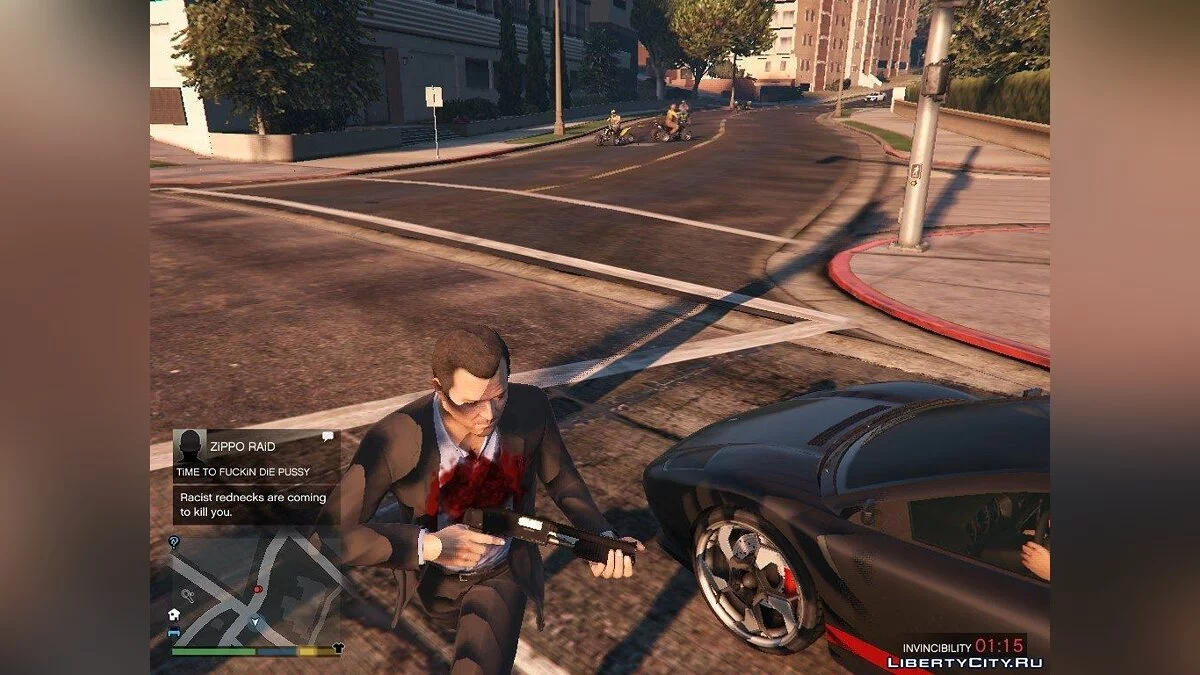Click the speech bubble message icon
Screen dimensions: 1200x675
pyautogui.click(x=327, y=437)
